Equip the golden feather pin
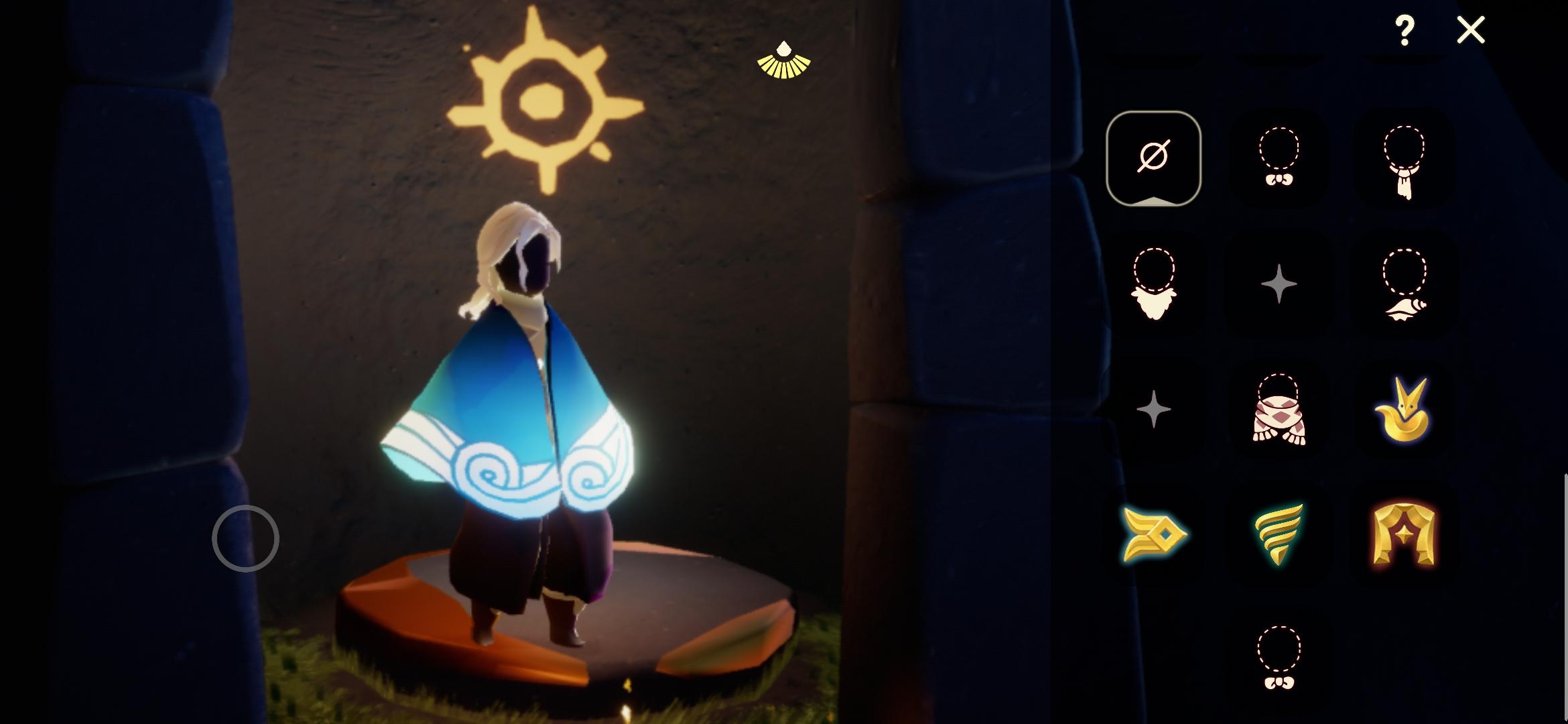This screenshot has height=724, width=1568. pyautogui.click(x=1281, y=536)
